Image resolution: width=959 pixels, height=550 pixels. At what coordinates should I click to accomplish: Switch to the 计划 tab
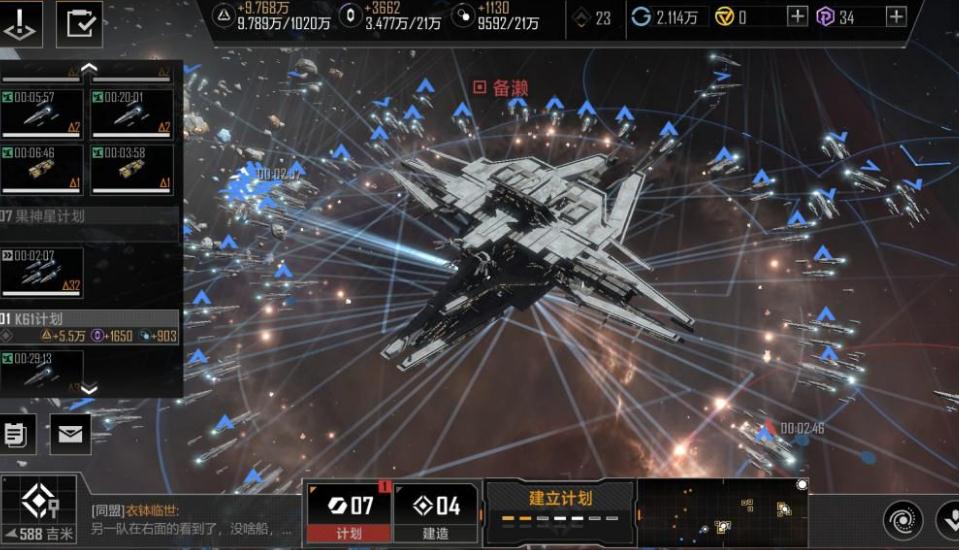point(348,512)
